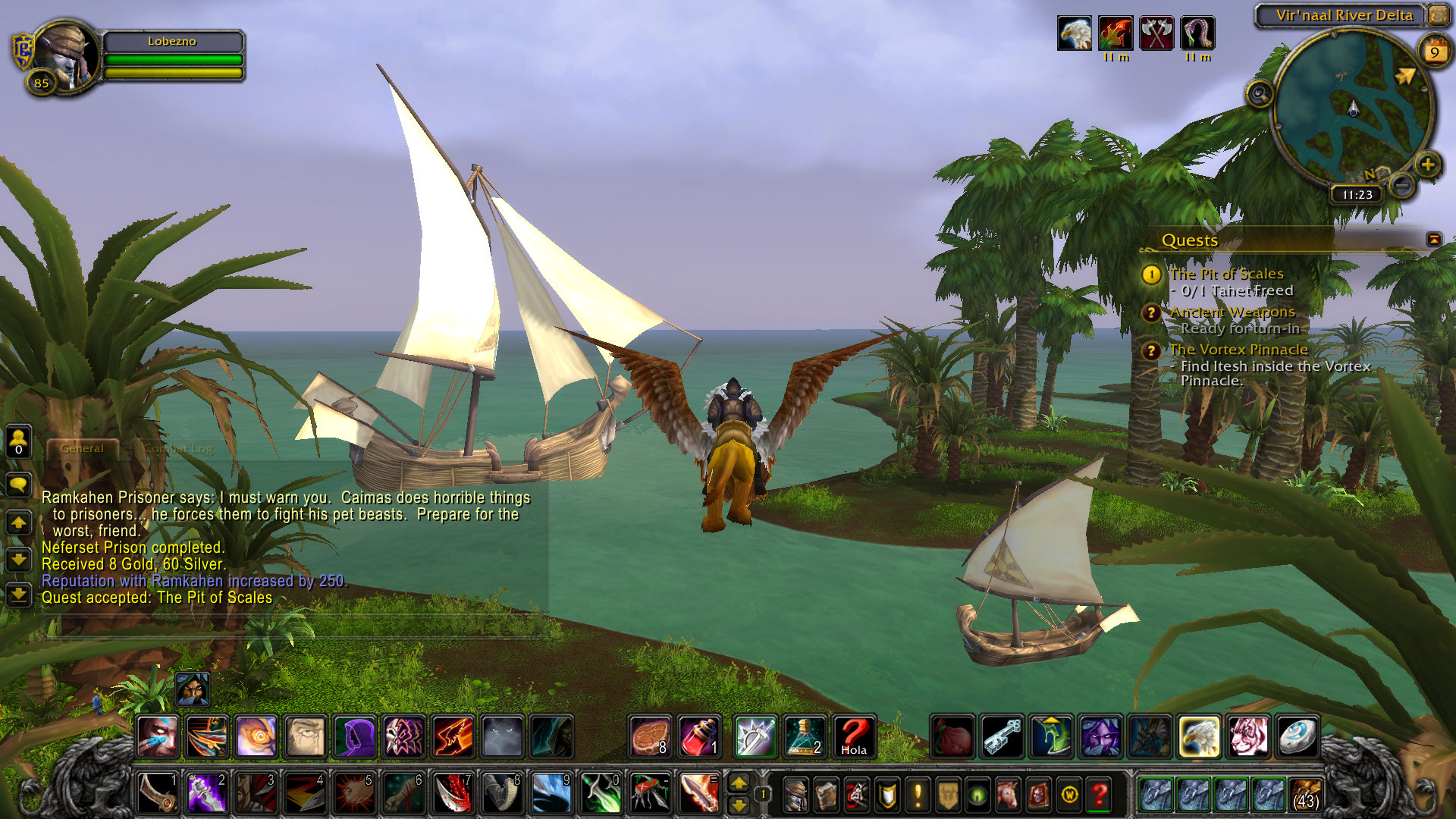This screenshot has width=1456, height=819.
Task: Use the red potion in the hotbar
Action: (699, 736)
